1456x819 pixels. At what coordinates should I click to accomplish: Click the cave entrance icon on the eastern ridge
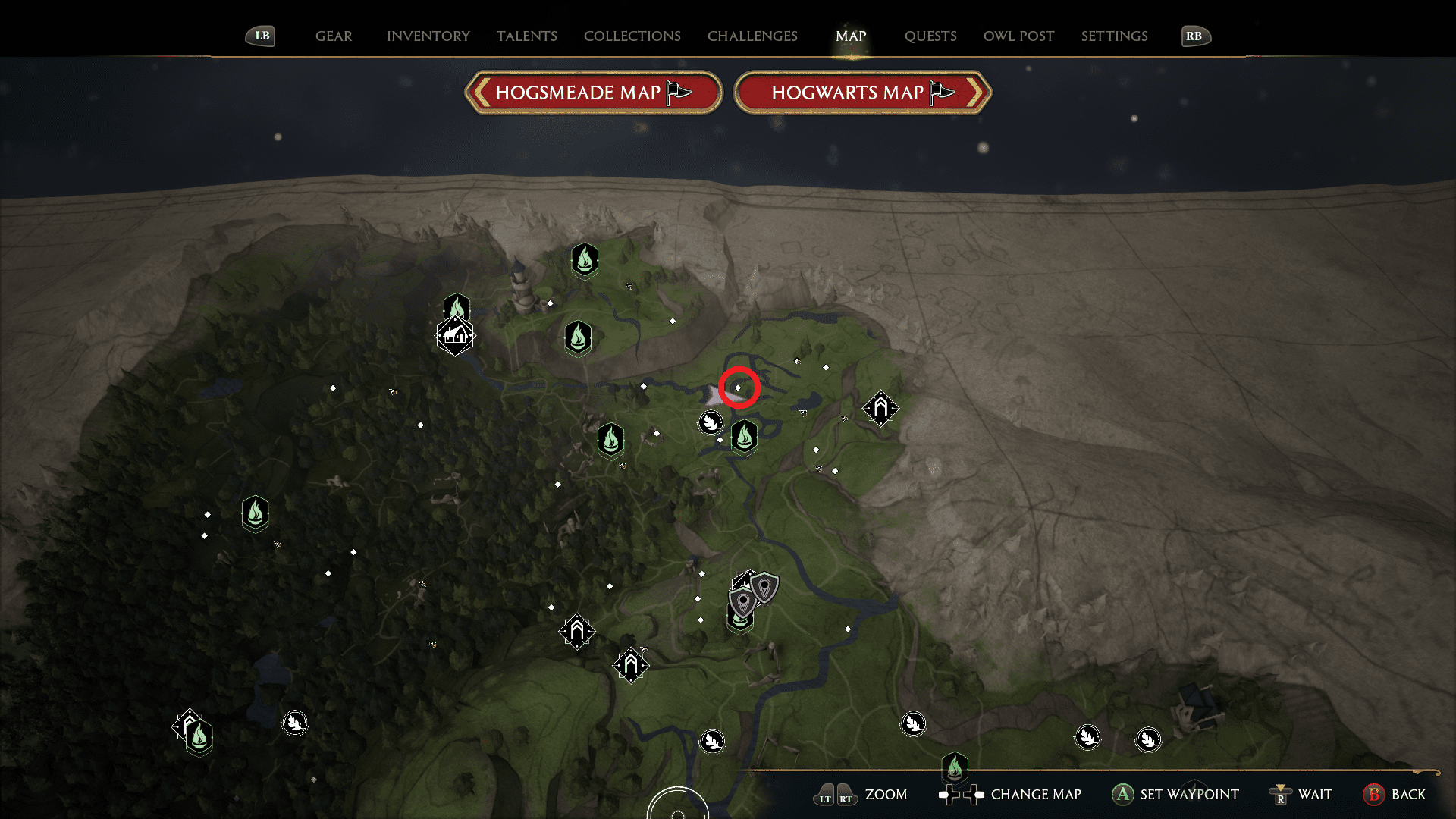[880, 408]
